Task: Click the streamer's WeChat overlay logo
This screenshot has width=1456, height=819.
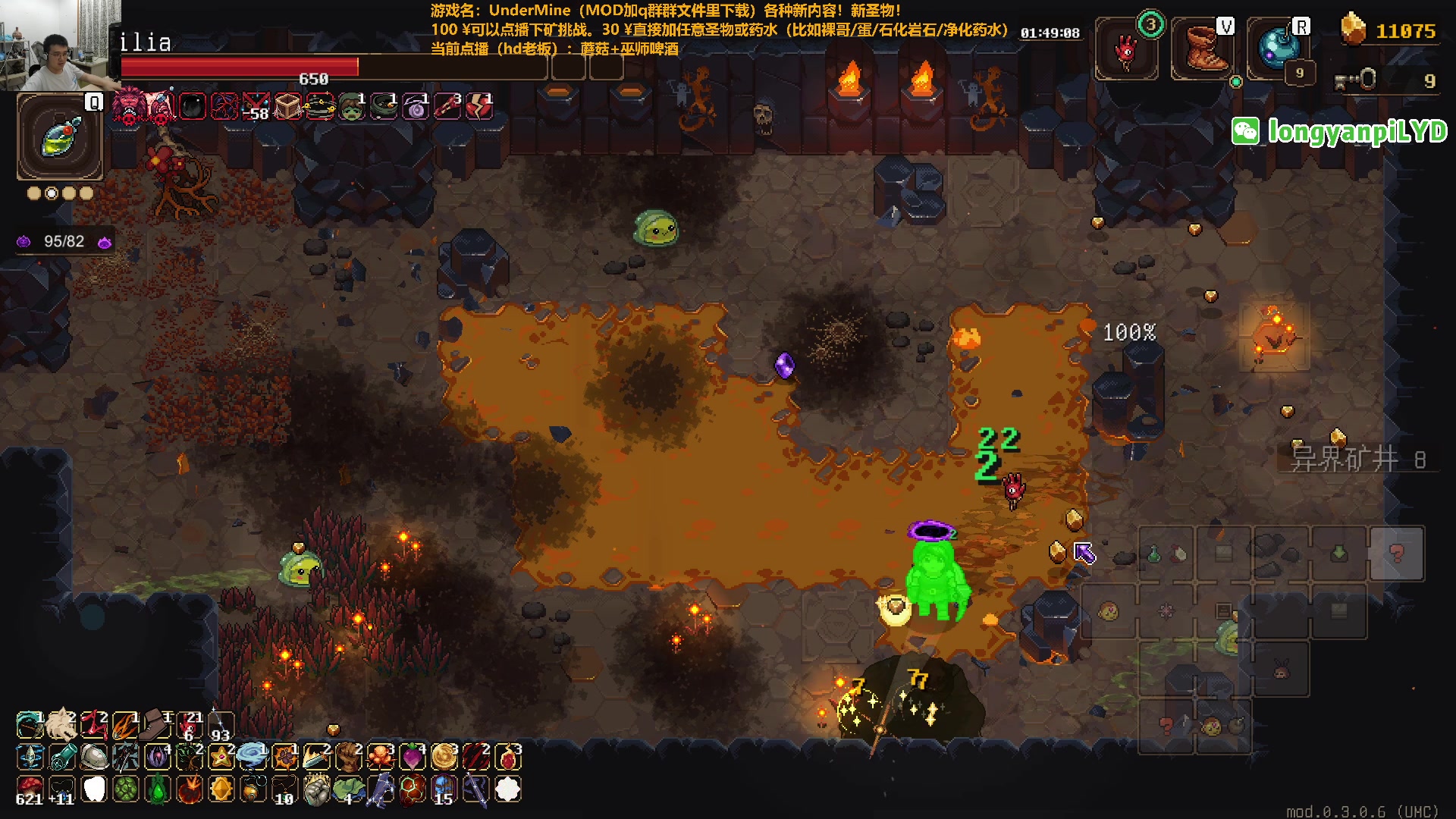Action: (x=1245, y=131)
